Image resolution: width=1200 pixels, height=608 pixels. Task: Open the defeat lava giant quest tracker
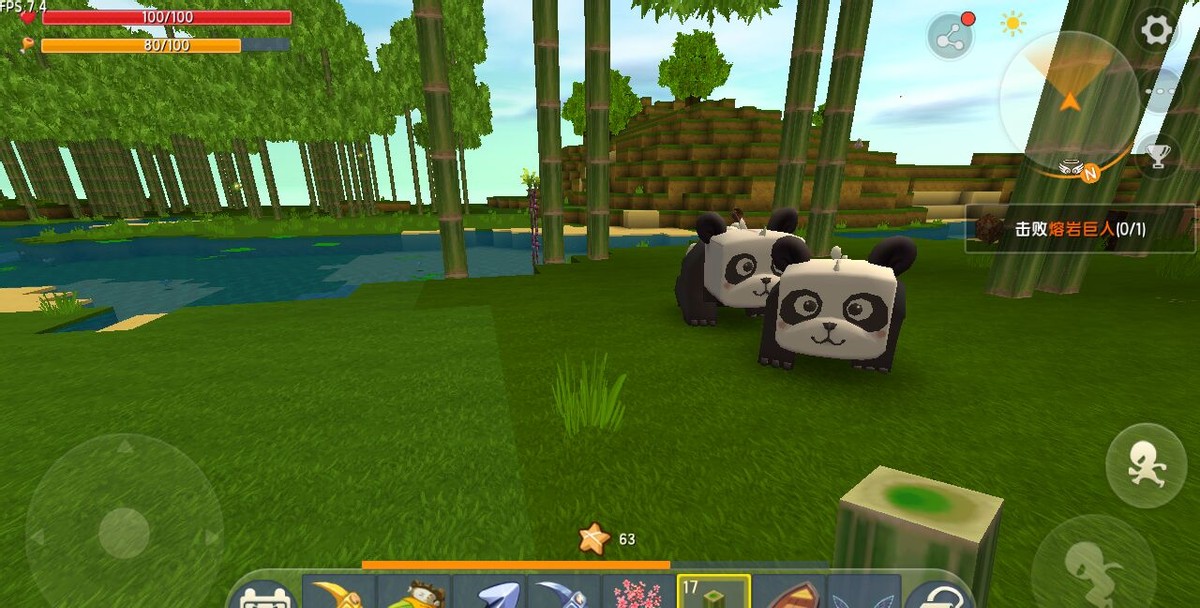(x=1080, y=229)
